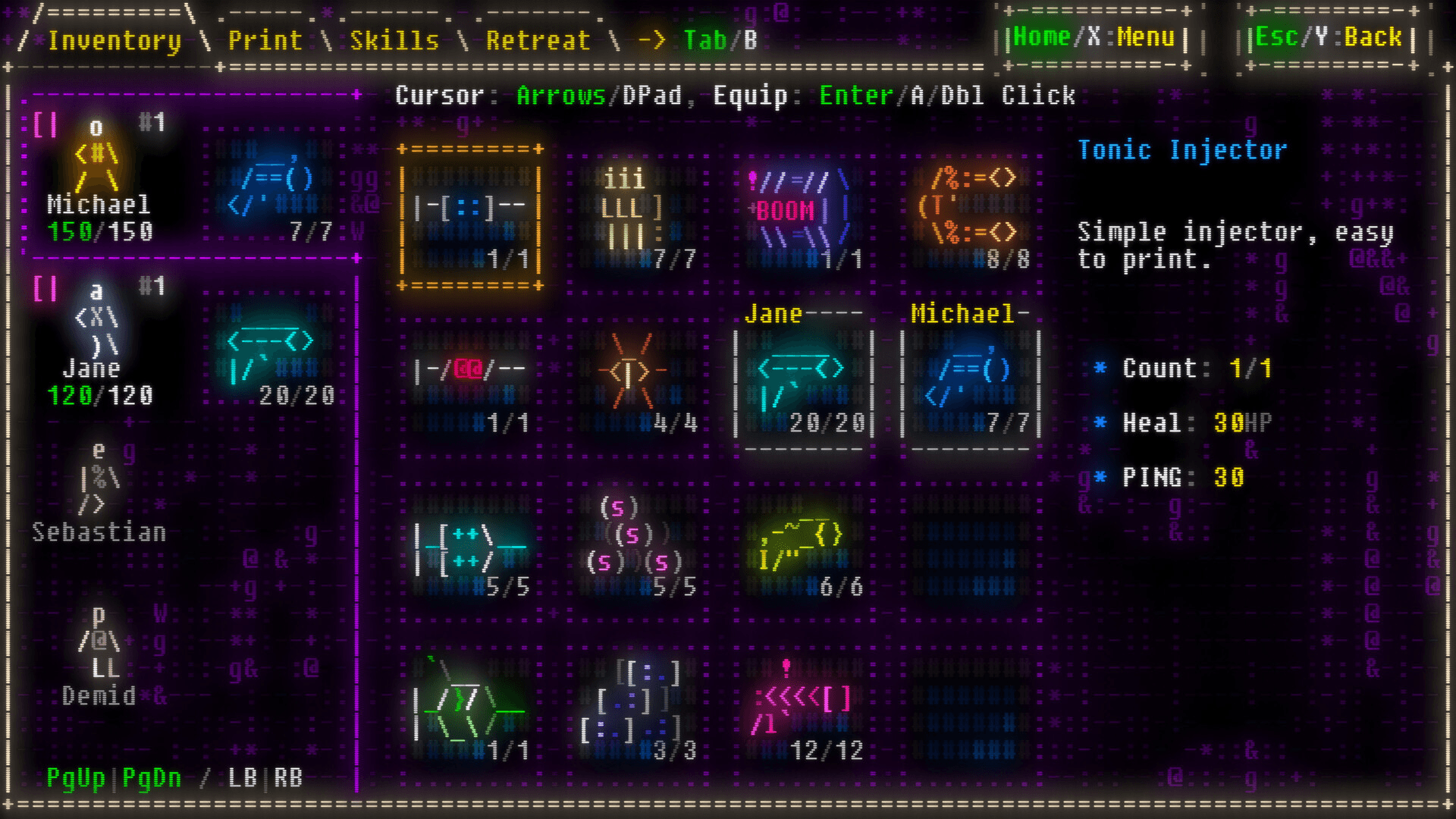Select the pink (s) snacks item
The height and width of the screenshot is (819, 1456).
click(637, 546)
